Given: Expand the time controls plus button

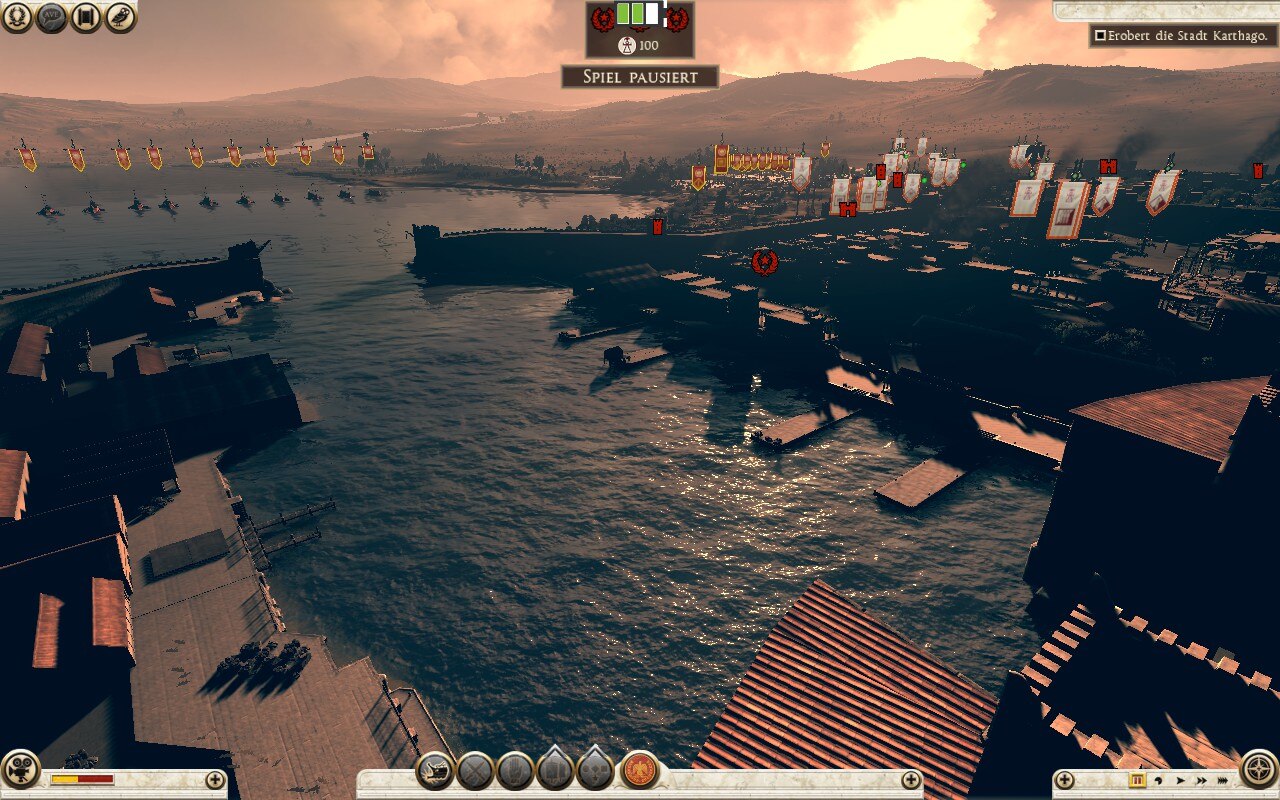Looking at the screenshot, I should [1065, 780].
